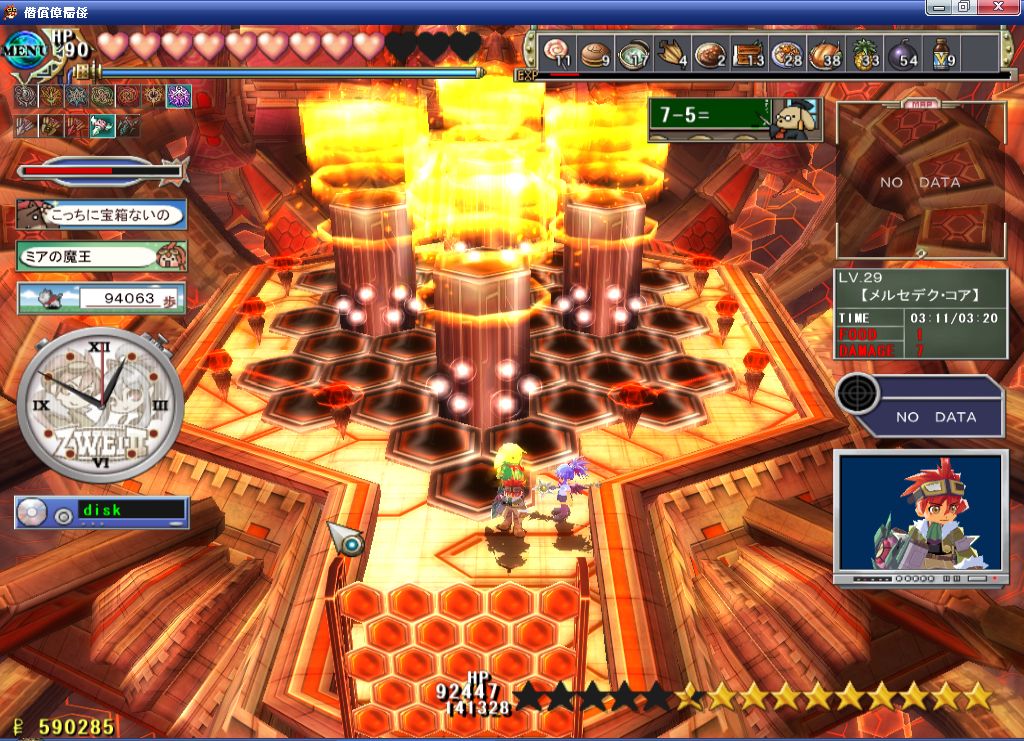Screen dimensions: 1024x741
Task: Click the red-haired character portrait monitor
Action: (x=920, y=516)
